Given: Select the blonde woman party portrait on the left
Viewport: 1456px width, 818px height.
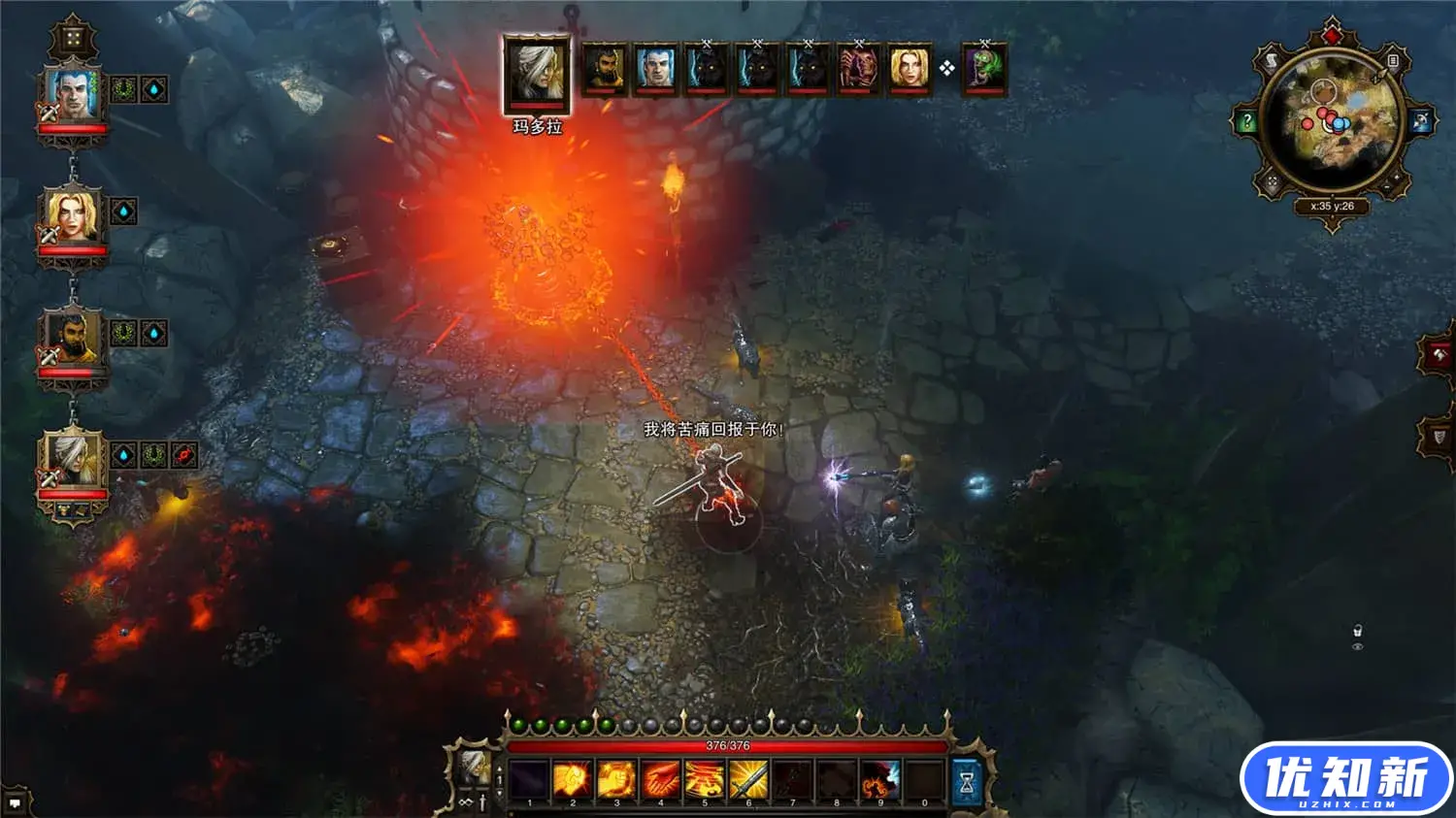Looking at the screenshot, I should pyautogui.click(x=72, y=216).
